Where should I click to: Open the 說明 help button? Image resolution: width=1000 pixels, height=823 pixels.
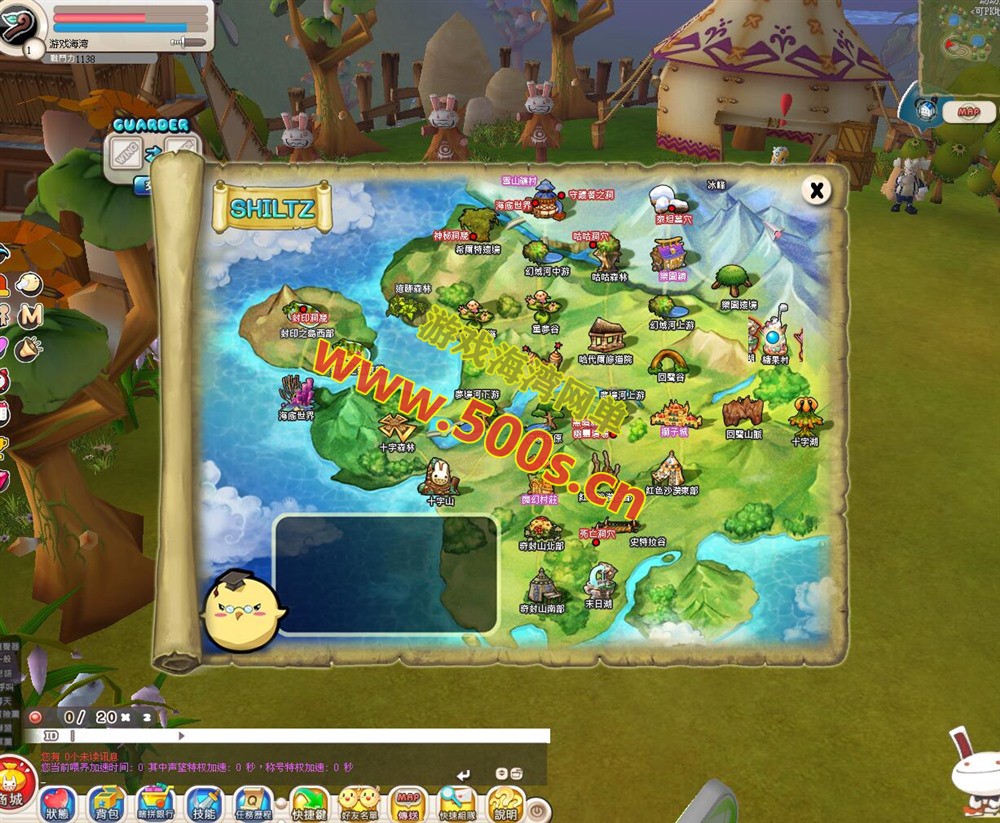click(505, 803)
